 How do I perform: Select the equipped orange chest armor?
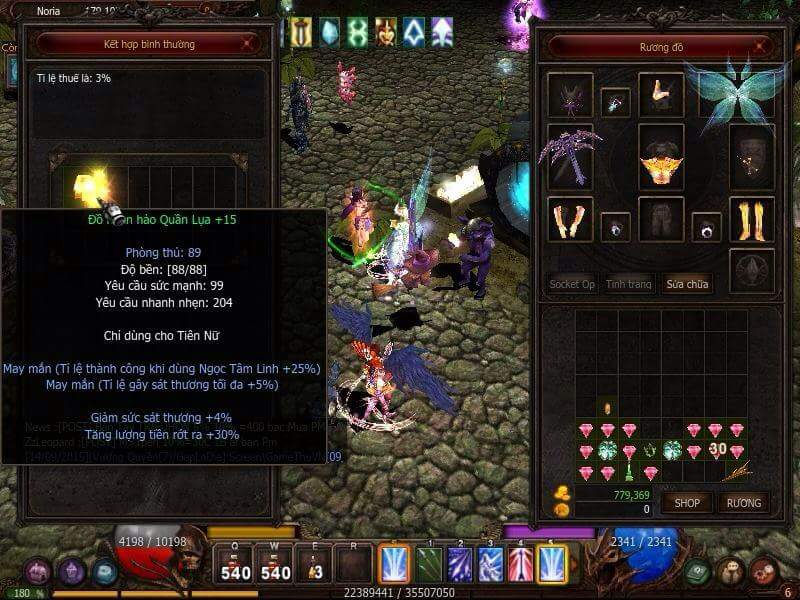click(661, 158)
